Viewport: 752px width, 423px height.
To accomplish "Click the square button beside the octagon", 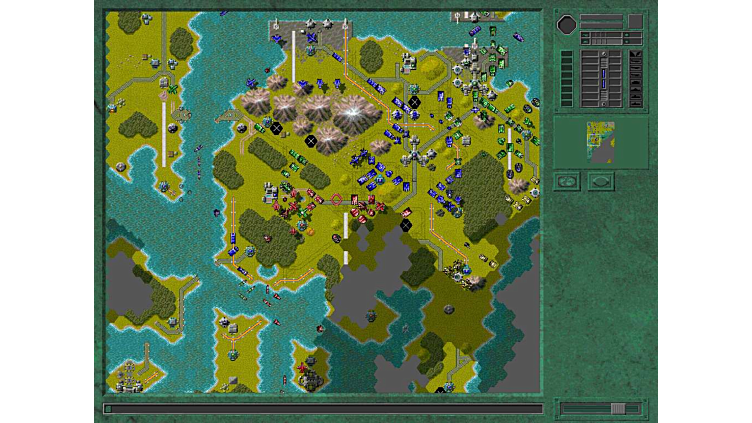I will coord(635,22).
